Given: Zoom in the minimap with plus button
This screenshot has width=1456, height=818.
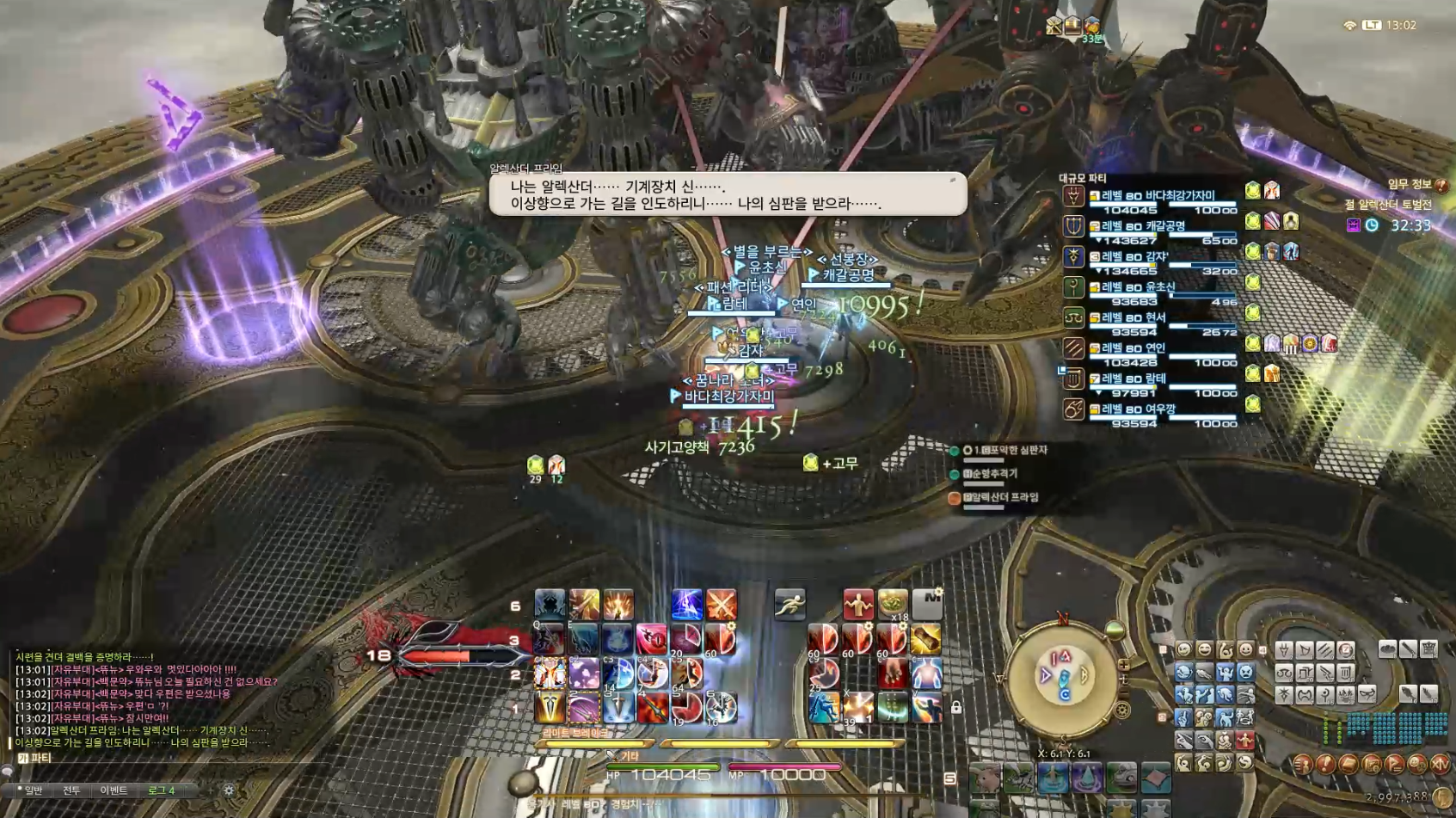Looking at the screenshot, I should pos(1123,665).
